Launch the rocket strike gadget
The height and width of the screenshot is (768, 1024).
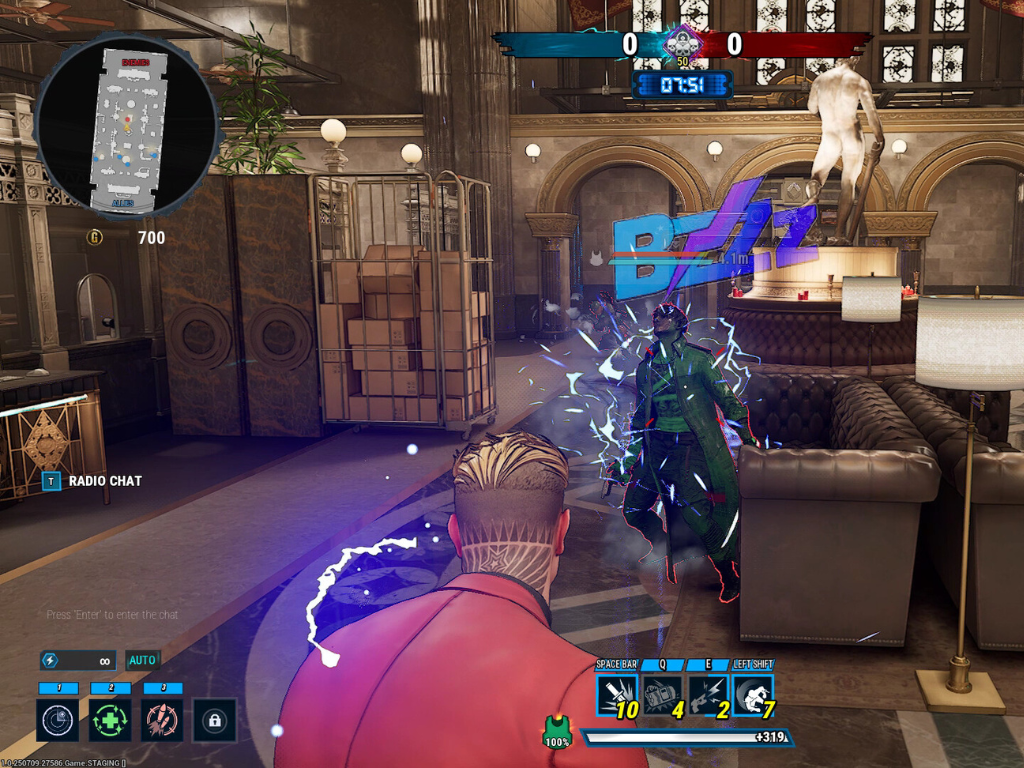point(162,719)
